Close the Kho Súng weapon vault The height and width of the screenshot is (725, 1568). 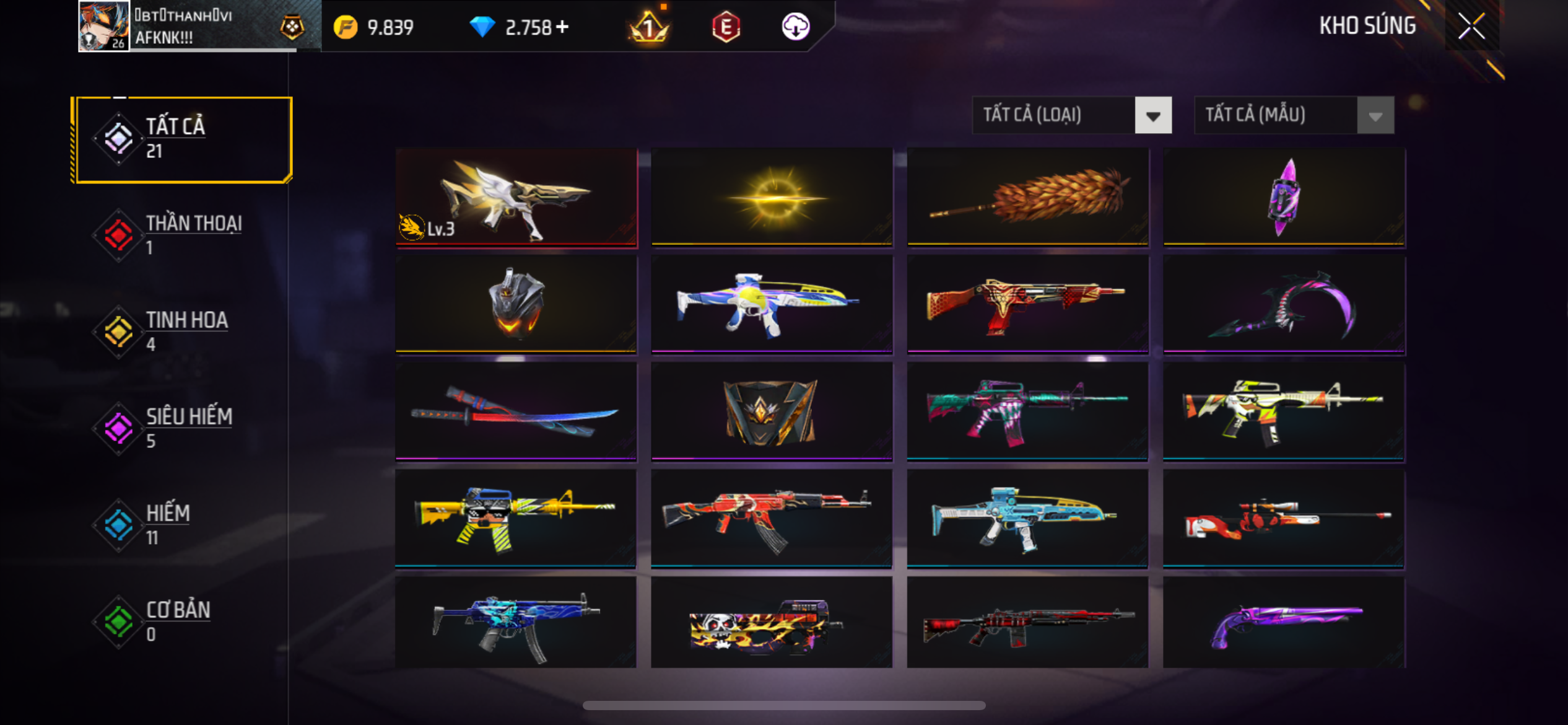click(x=1471, y=26)
